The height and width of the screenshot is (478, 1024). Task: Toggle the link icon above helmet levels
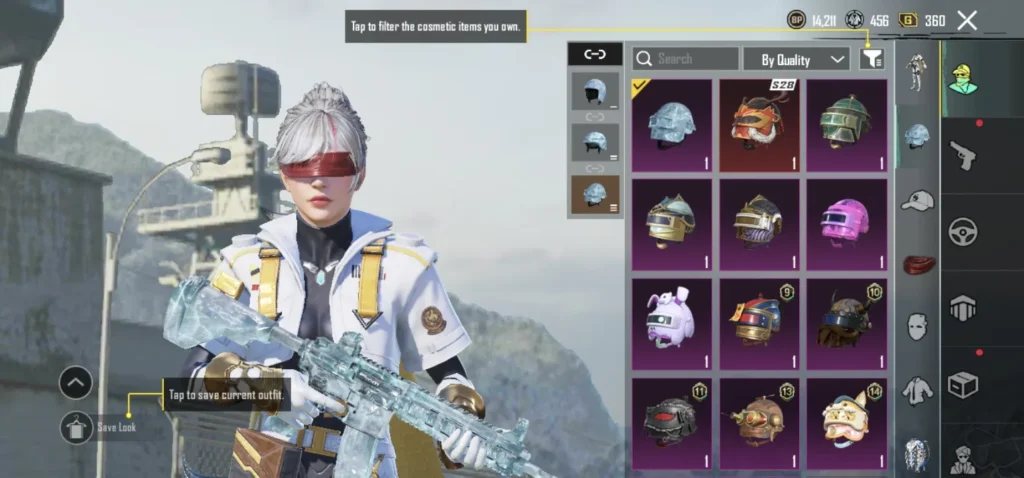(595, 54)
